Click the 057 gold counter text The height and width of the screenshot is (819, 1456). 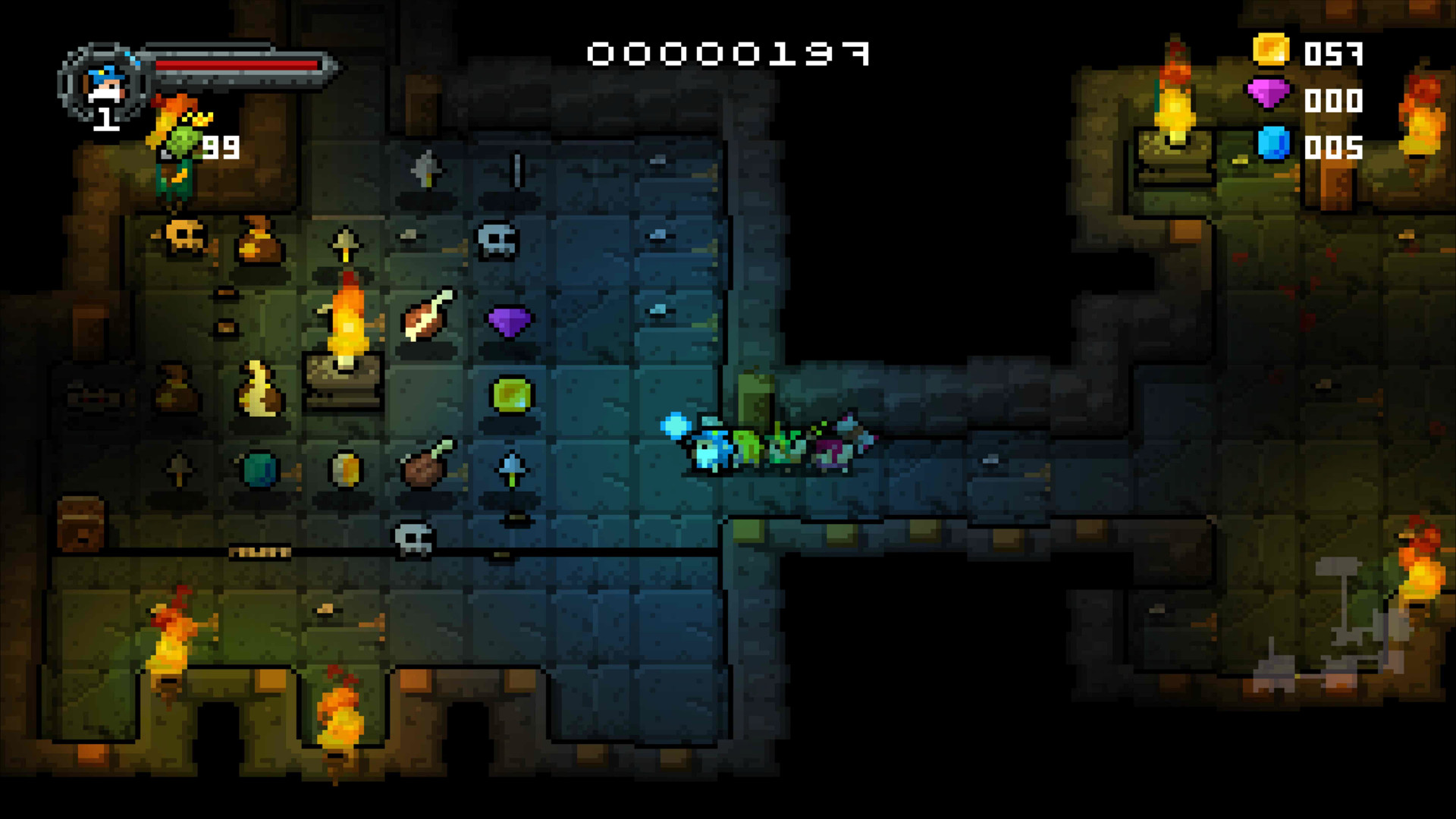(1333, 53)
